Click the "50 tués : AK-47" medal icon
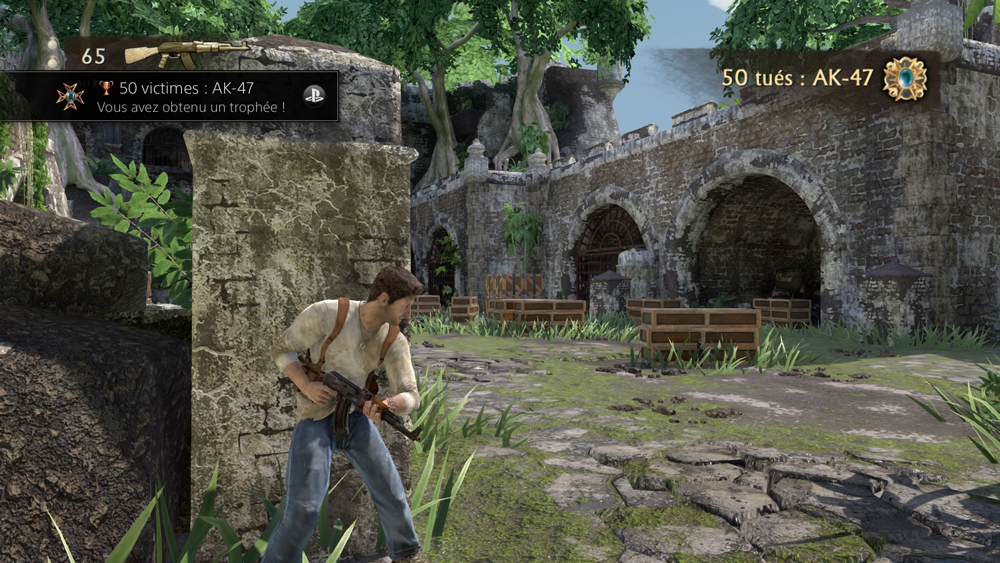This screenshot has width=1000, height=563. [x=904, y=78]
